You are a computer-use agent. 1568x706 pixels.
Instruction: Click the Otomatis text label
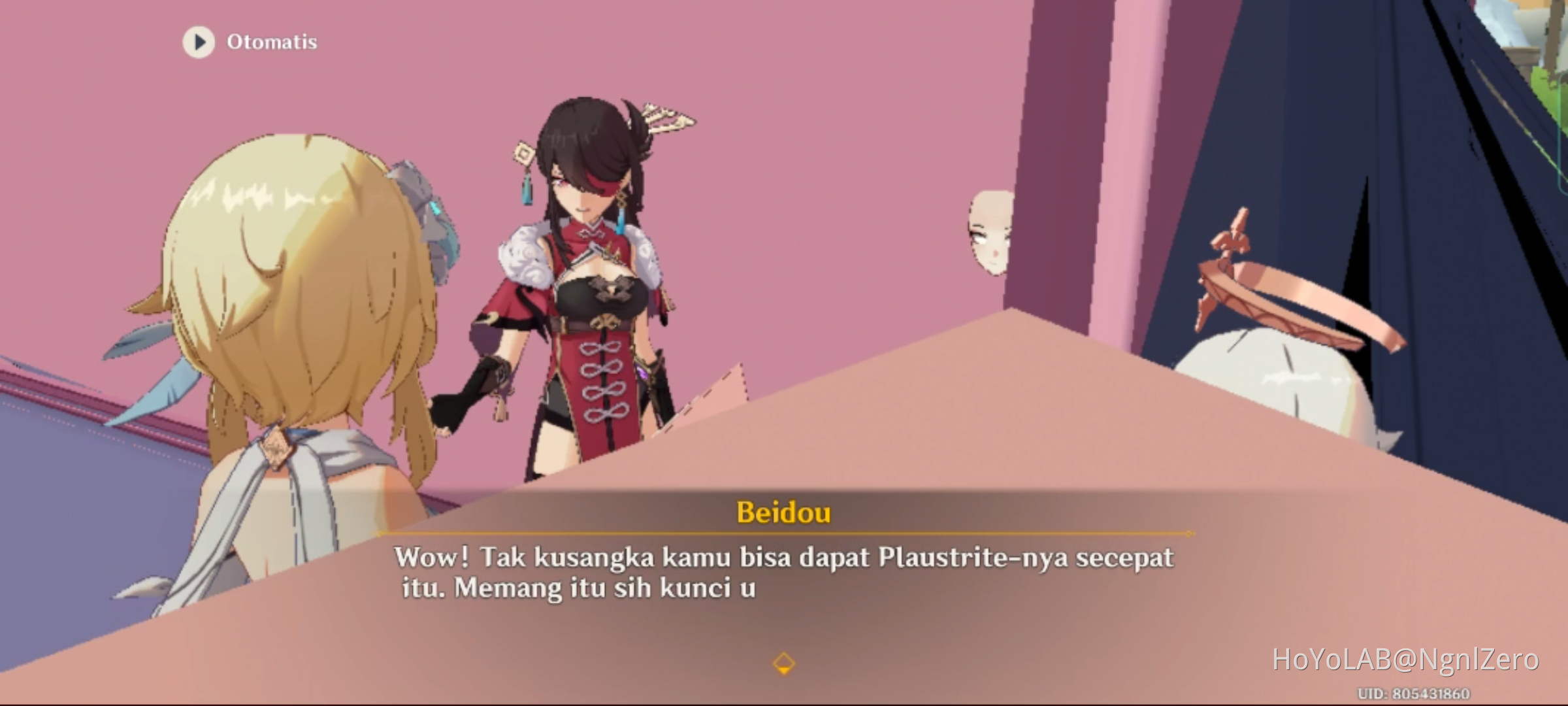click(272, 42)
